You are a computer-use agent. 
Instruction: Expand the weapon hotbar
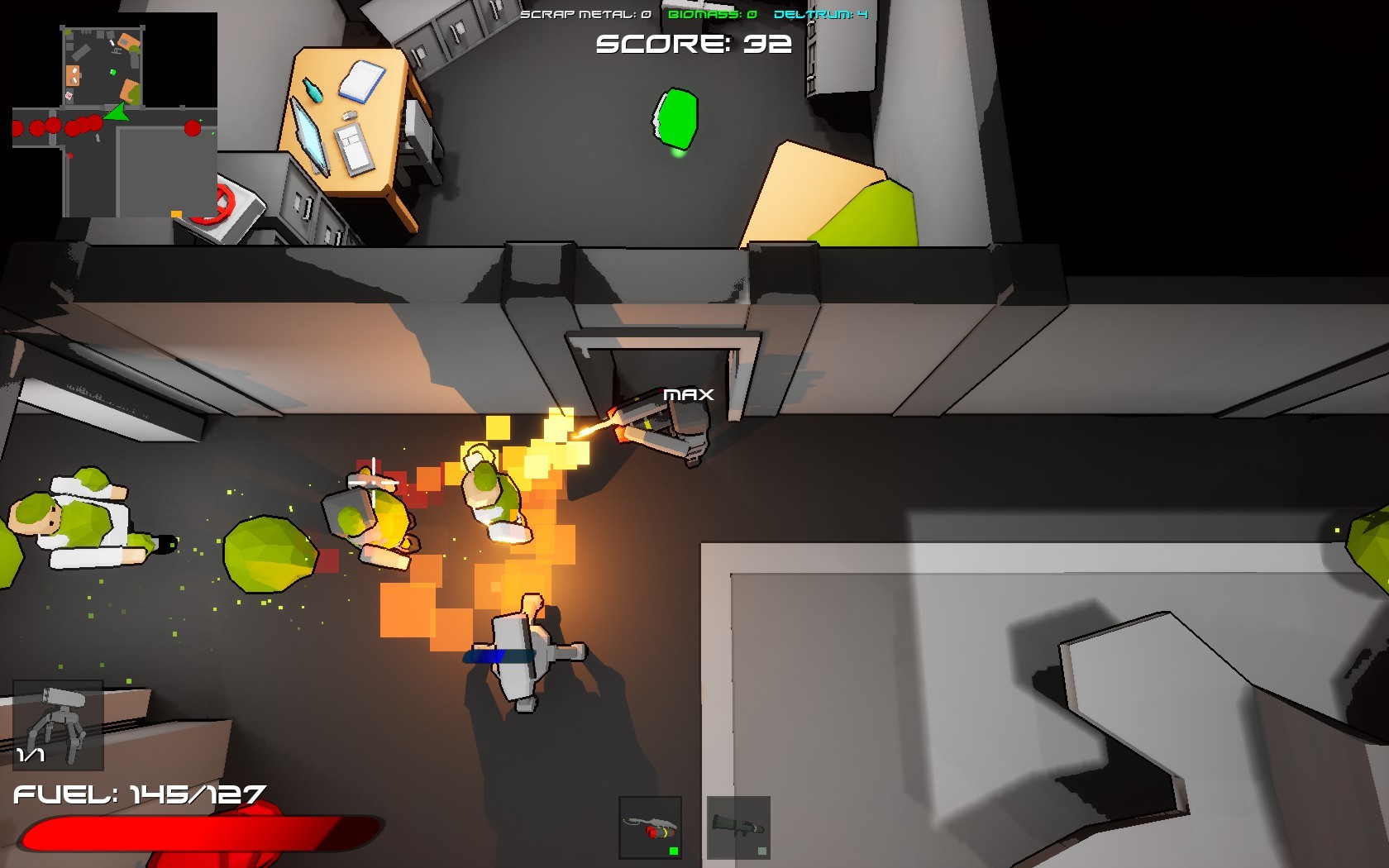[694, 827]
